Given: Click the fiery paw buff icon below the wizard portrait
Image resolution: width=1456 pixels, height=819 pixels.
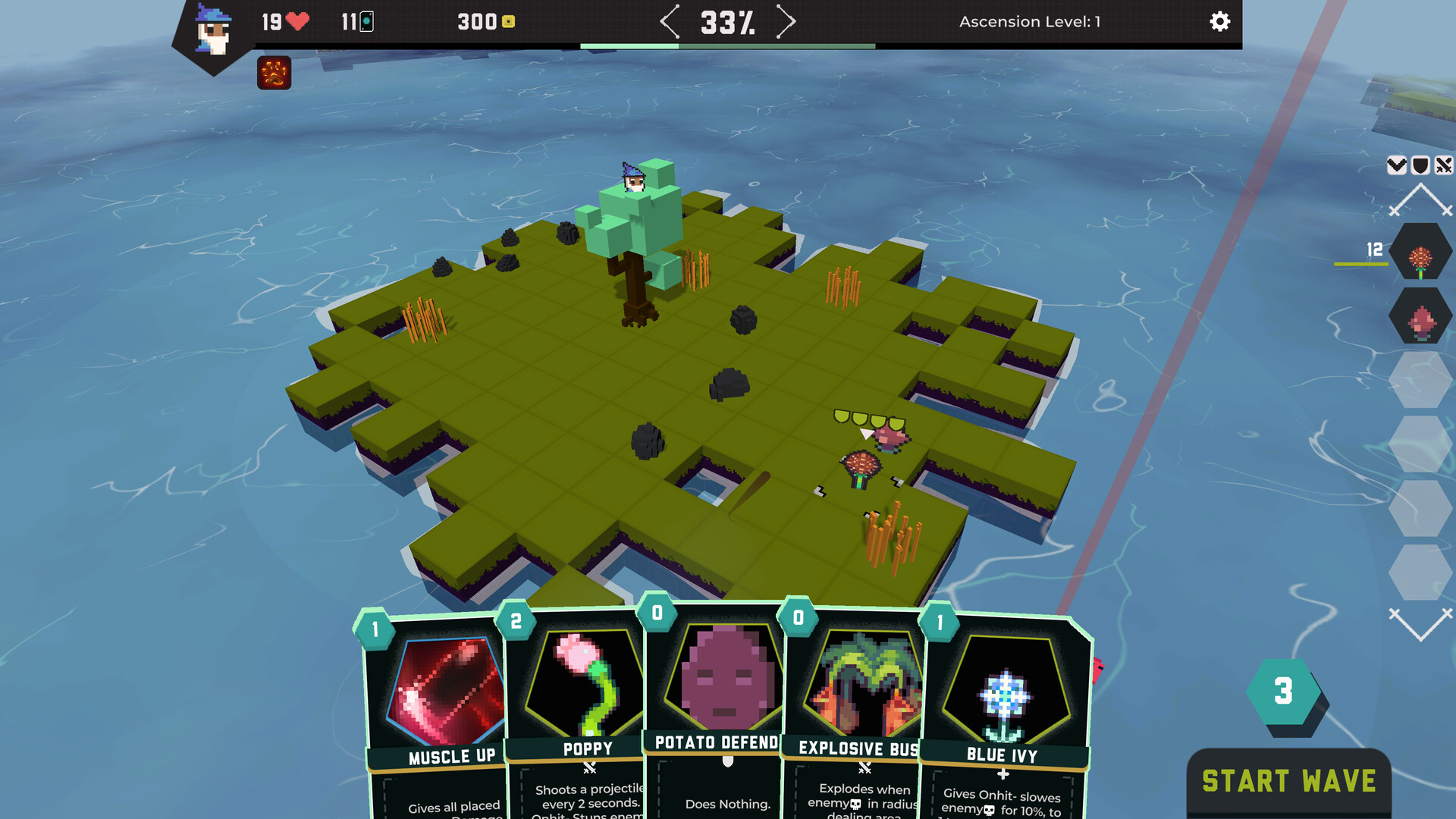Looking at the screenshot, I should click(x=274, y=74).
